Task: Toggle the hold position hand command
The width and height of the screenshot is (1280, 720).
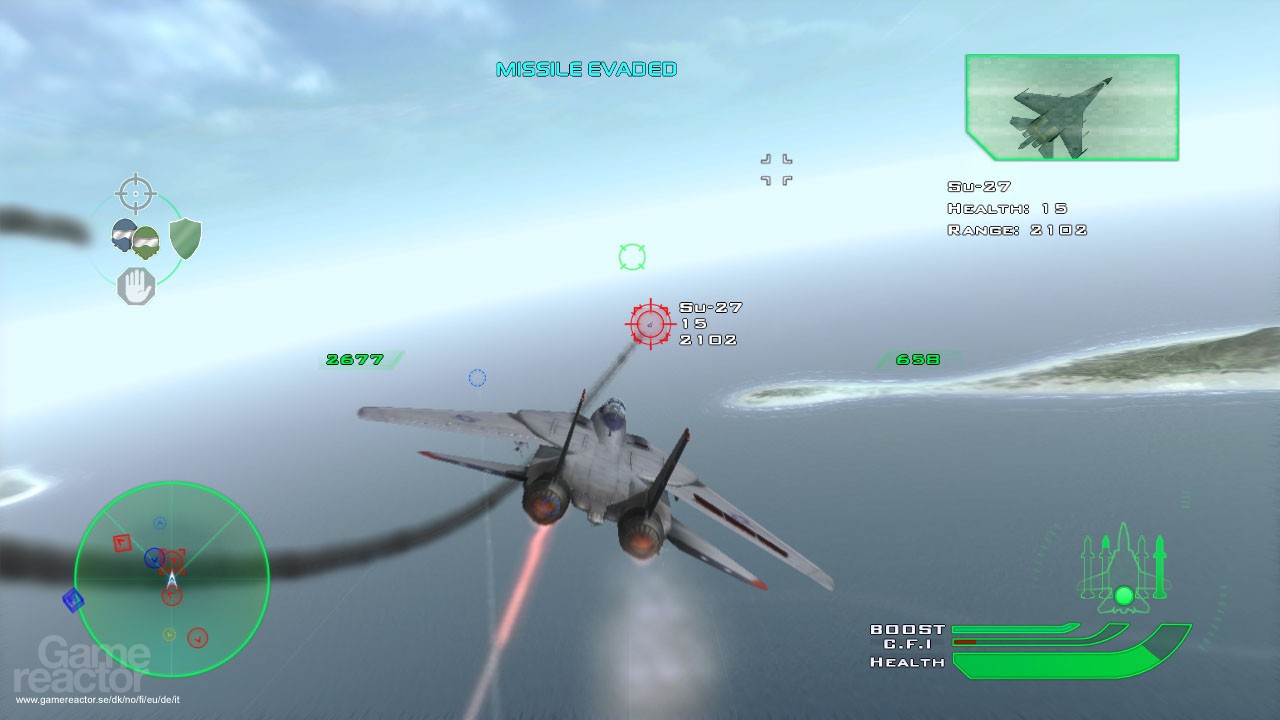Action: 138,284
